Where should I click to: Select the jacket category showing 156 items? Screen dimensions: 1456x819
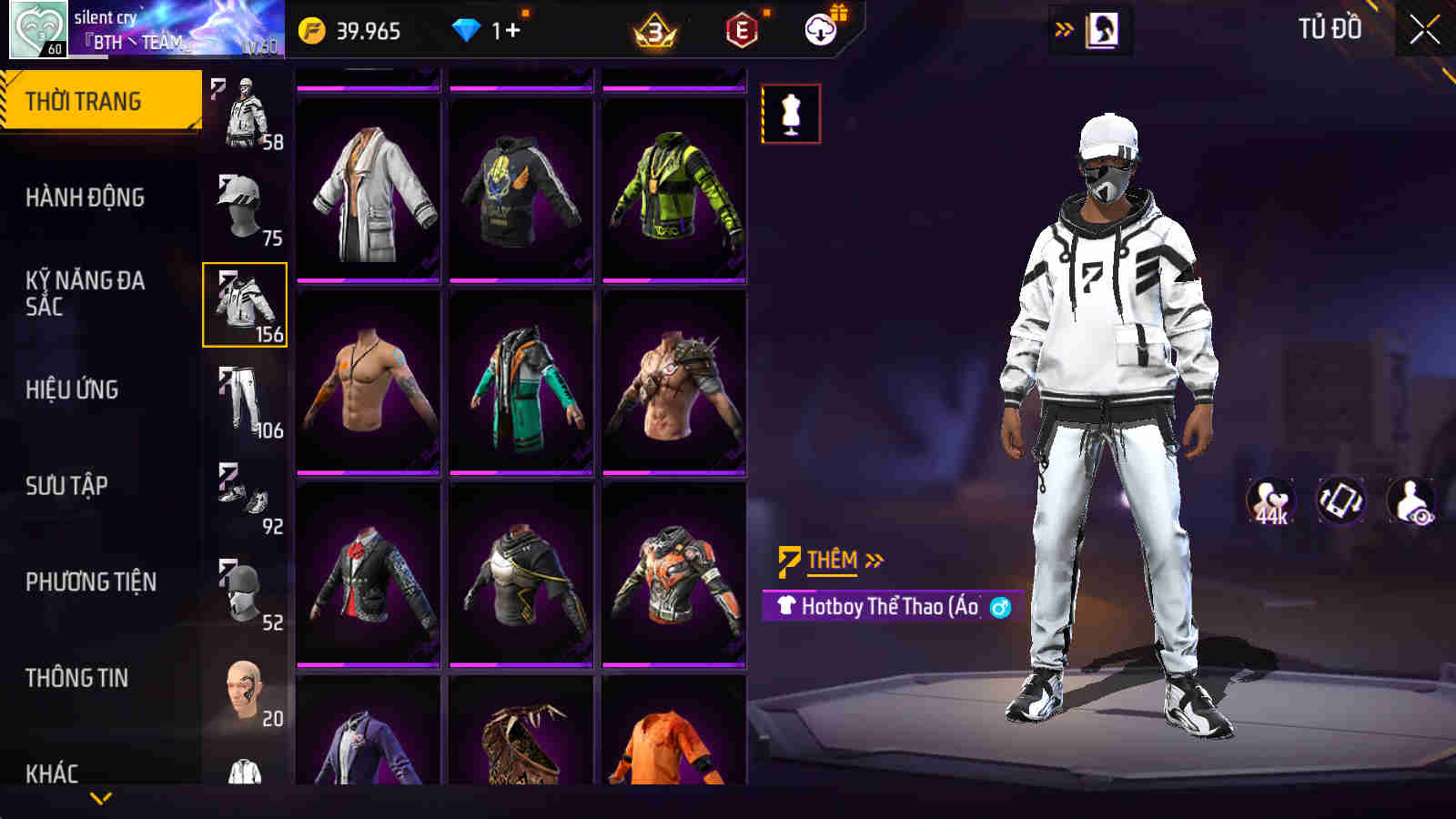click(x=243, y=304)
